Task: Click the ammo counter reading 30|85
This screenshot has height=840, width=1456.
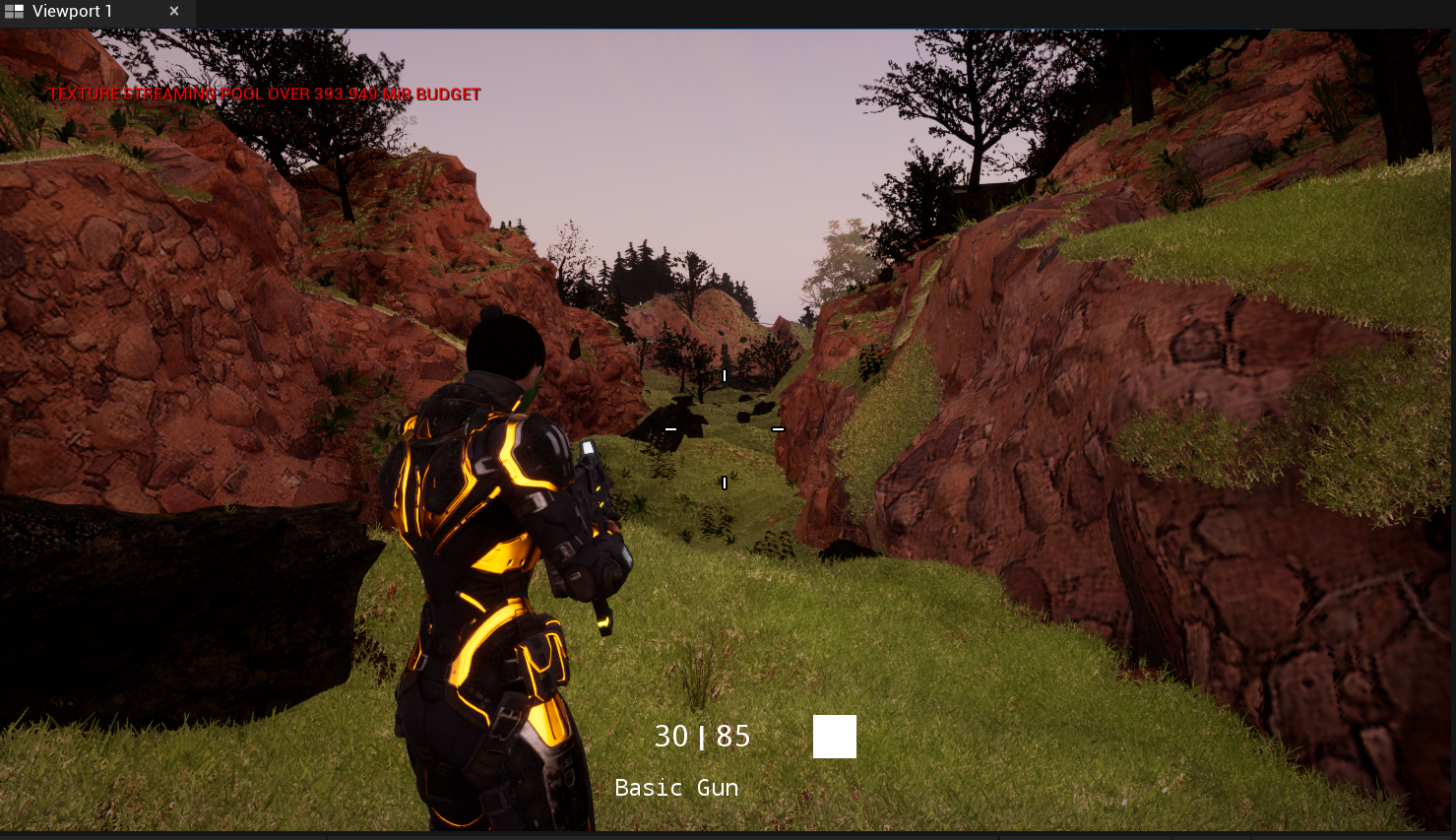Action: (702, 736)
